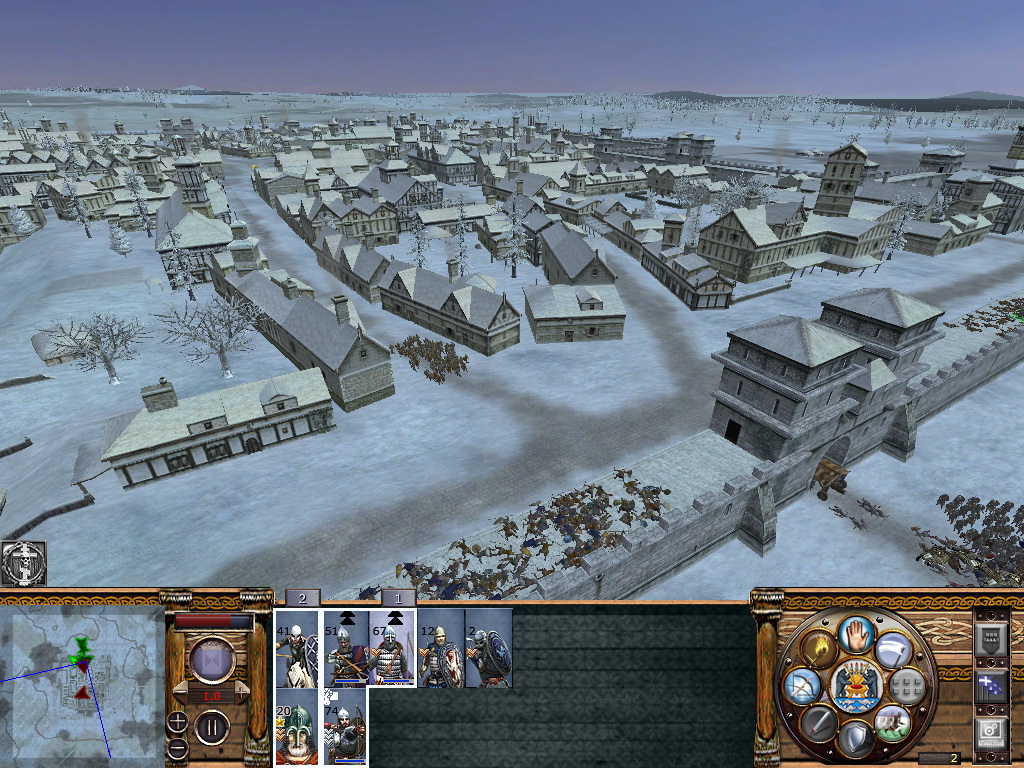Select group tab number 2
This screenshot has height=768, width=1024.
[x=302, y=598]
